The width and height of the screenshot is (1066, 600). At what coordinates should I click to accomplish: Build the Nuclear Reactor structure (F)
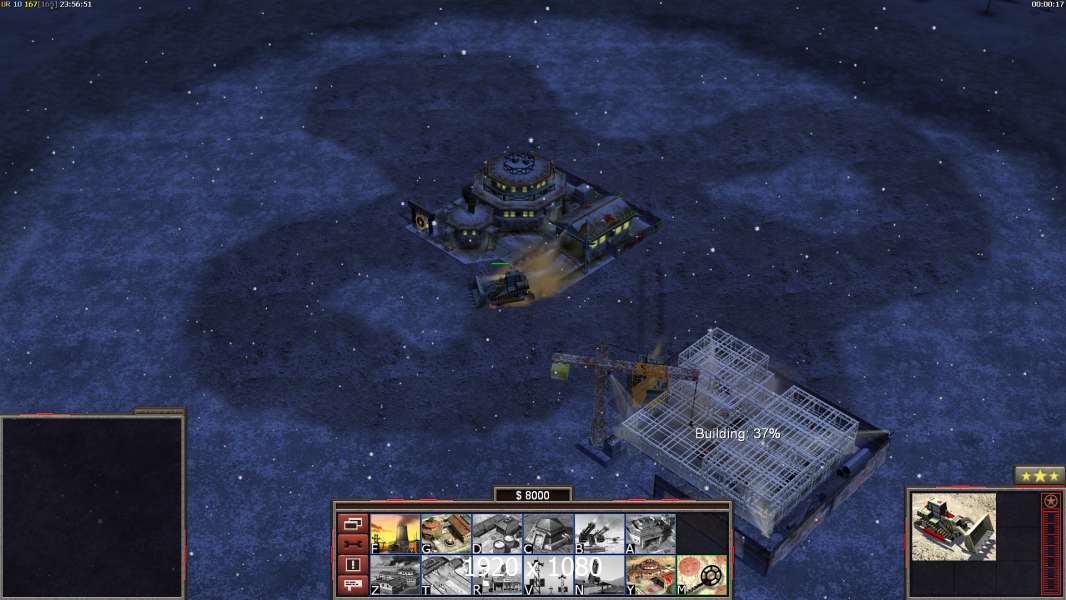[x=395, y=534]
